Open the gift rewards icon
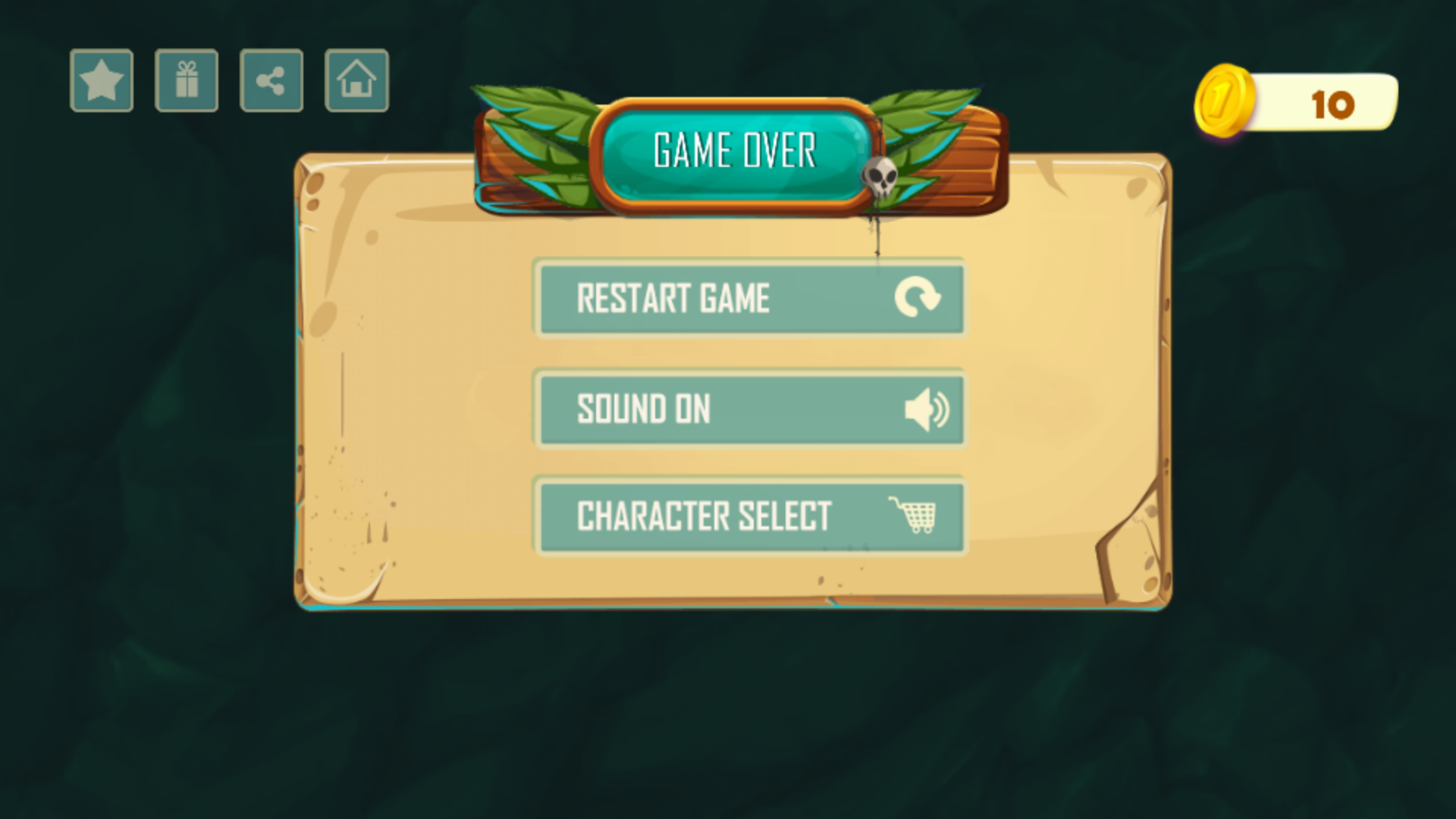This screenshot has width=1456, height=819. (187, 80)
